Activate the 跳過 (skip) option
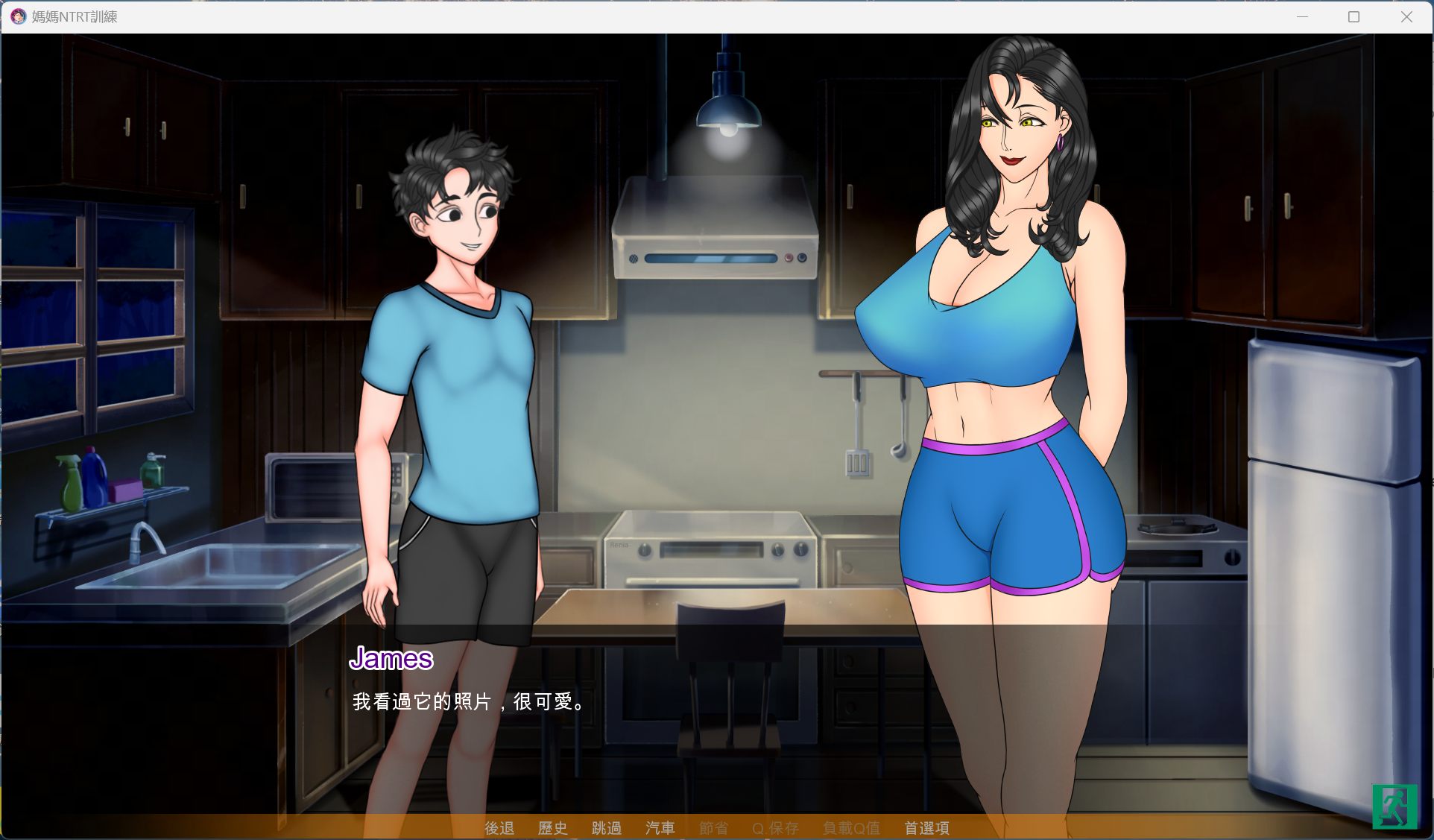Image resolution: width=1434 pixels, height=840 pixels. point(607,828)
